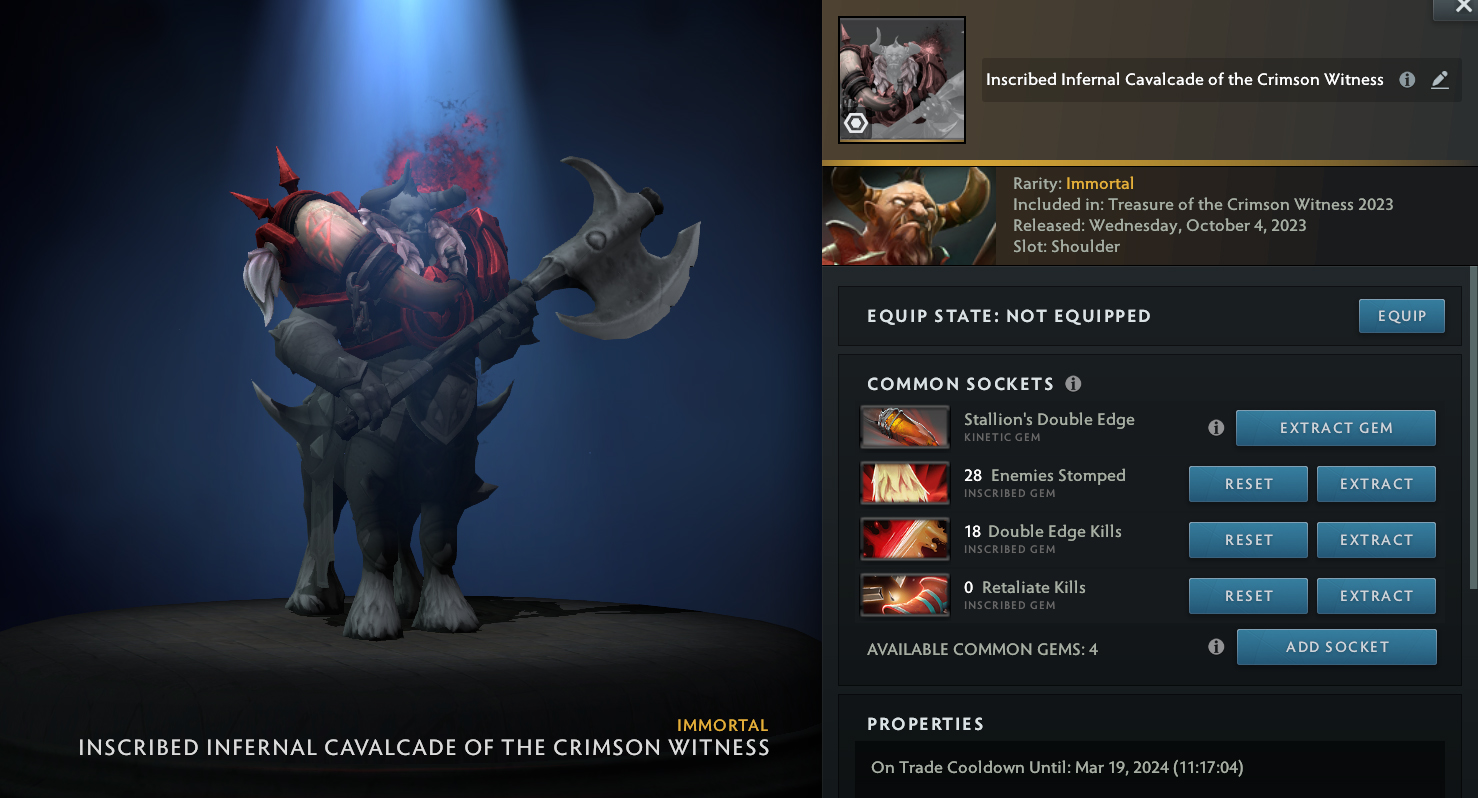
Task: Select the Stallion's Double Edge gem icon
Action: [904, 428]
